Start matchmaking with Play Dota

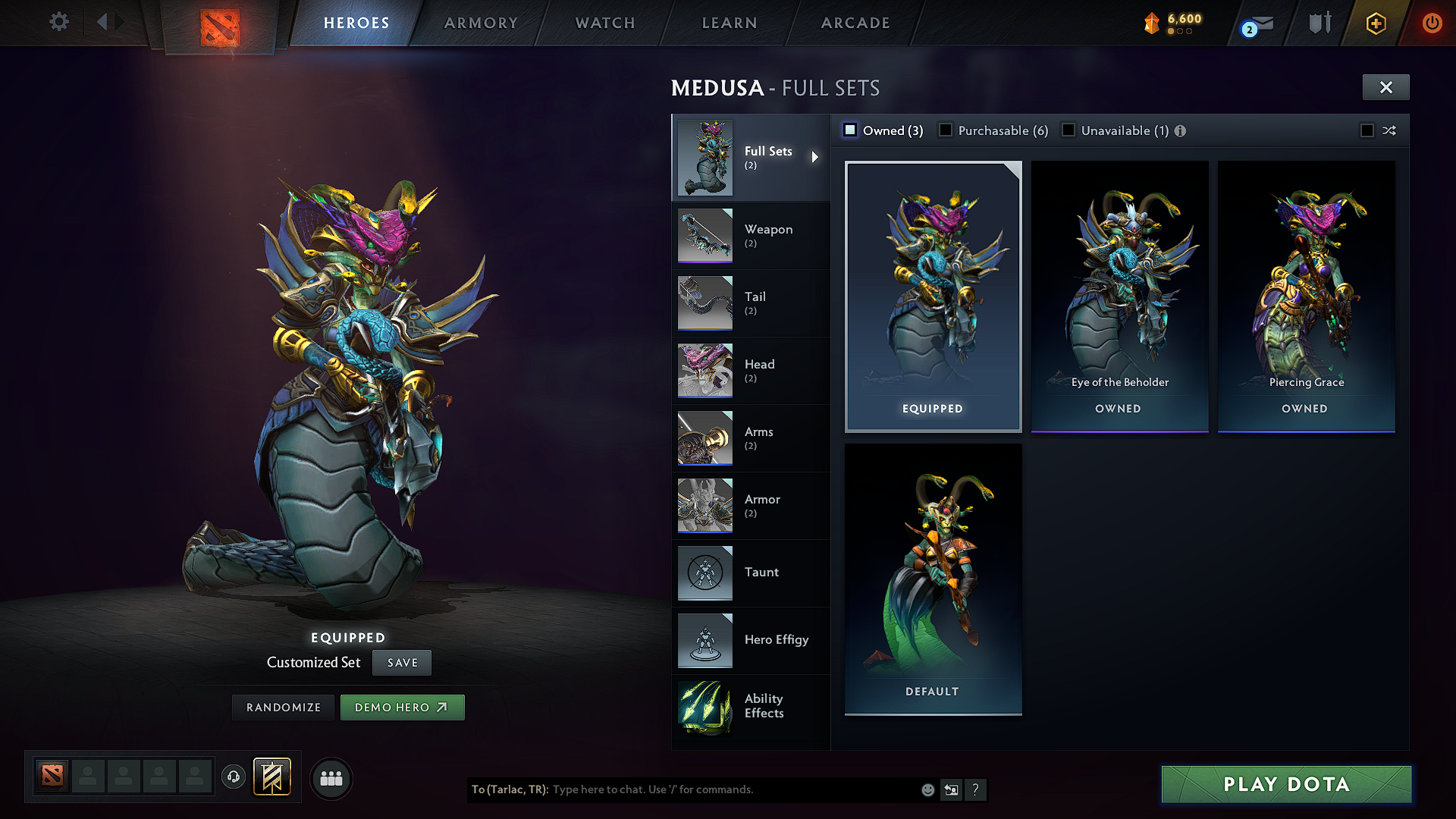[1286, 784]
